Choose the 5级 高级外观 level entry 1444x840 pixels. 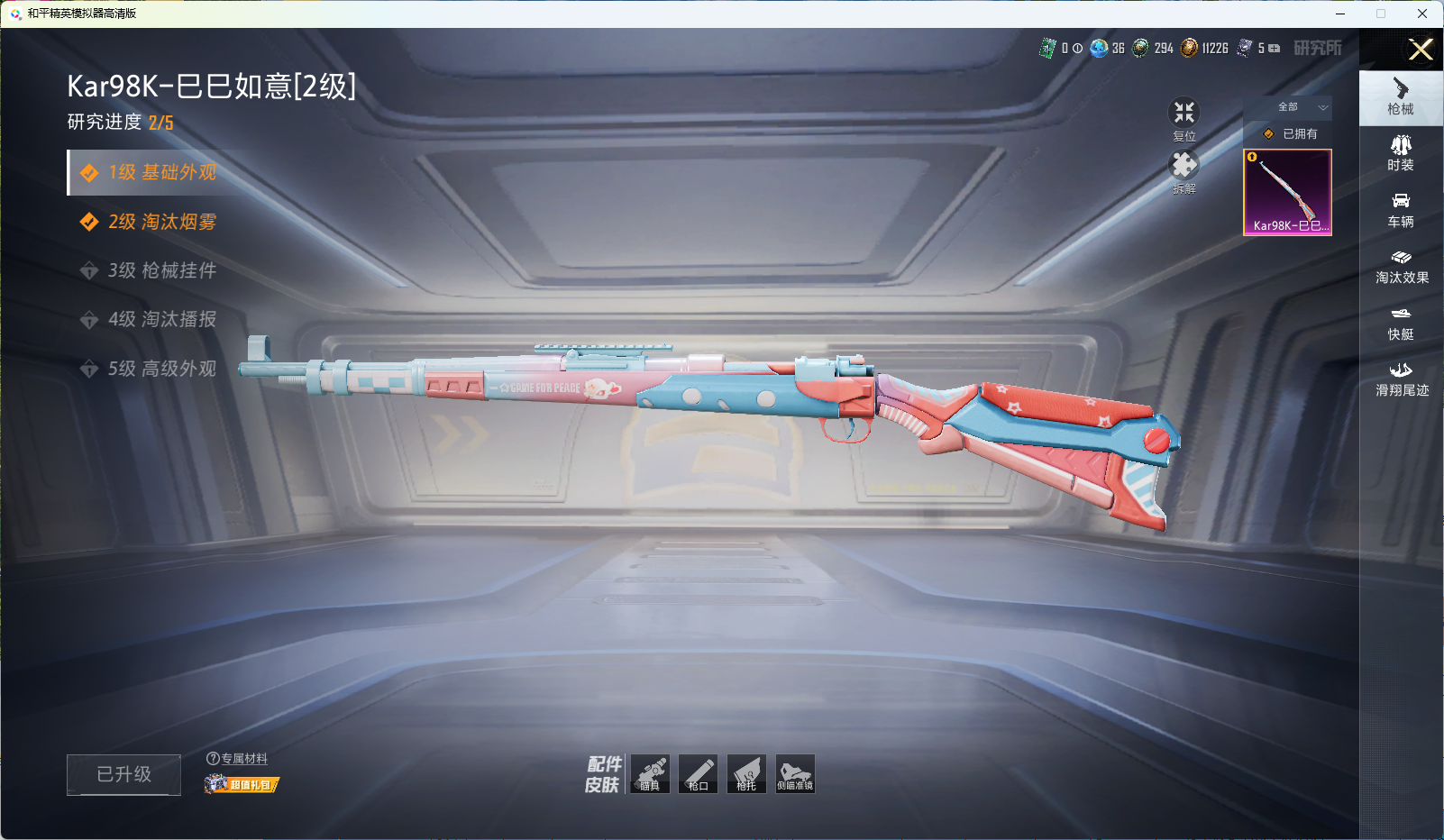pyautogui.click(x=161, y=369)
